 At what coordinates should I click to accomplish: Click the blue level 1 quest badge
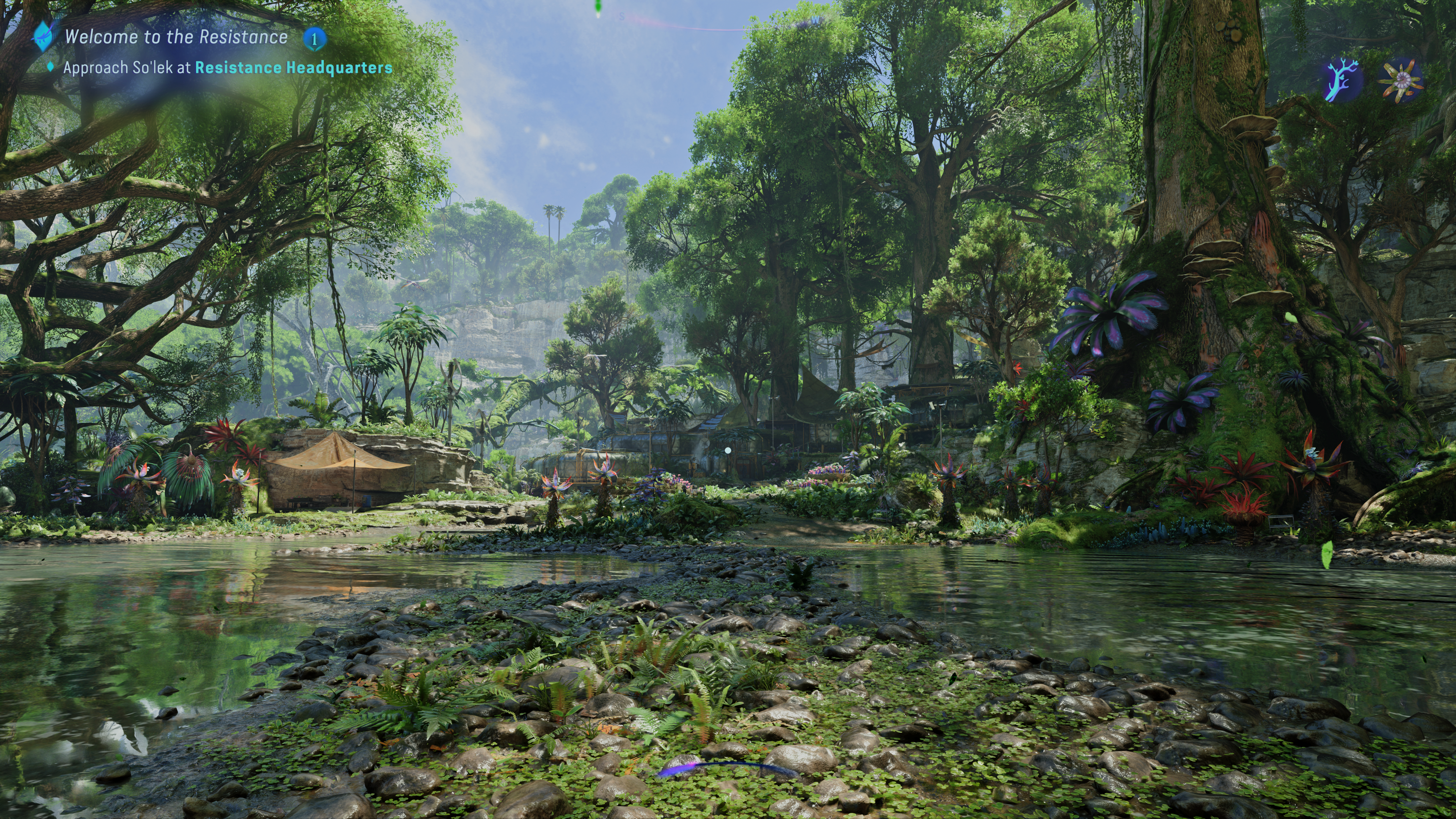click(314, 38)
